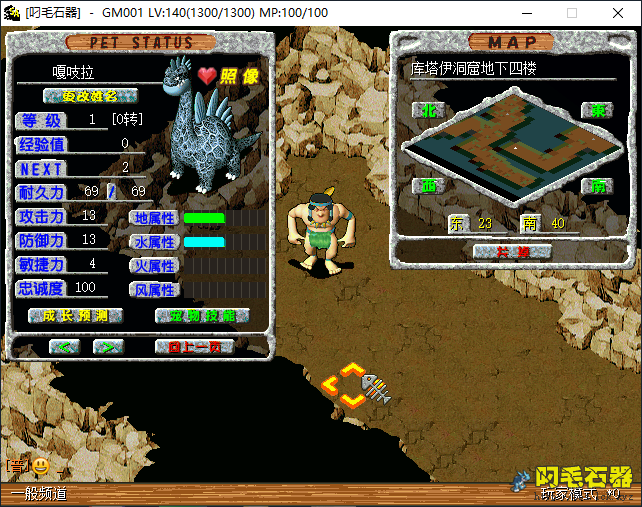Viewport: 642px width, 507px height.
Task: Open the 成长预测 growth forecast
Action: (75, 315)
